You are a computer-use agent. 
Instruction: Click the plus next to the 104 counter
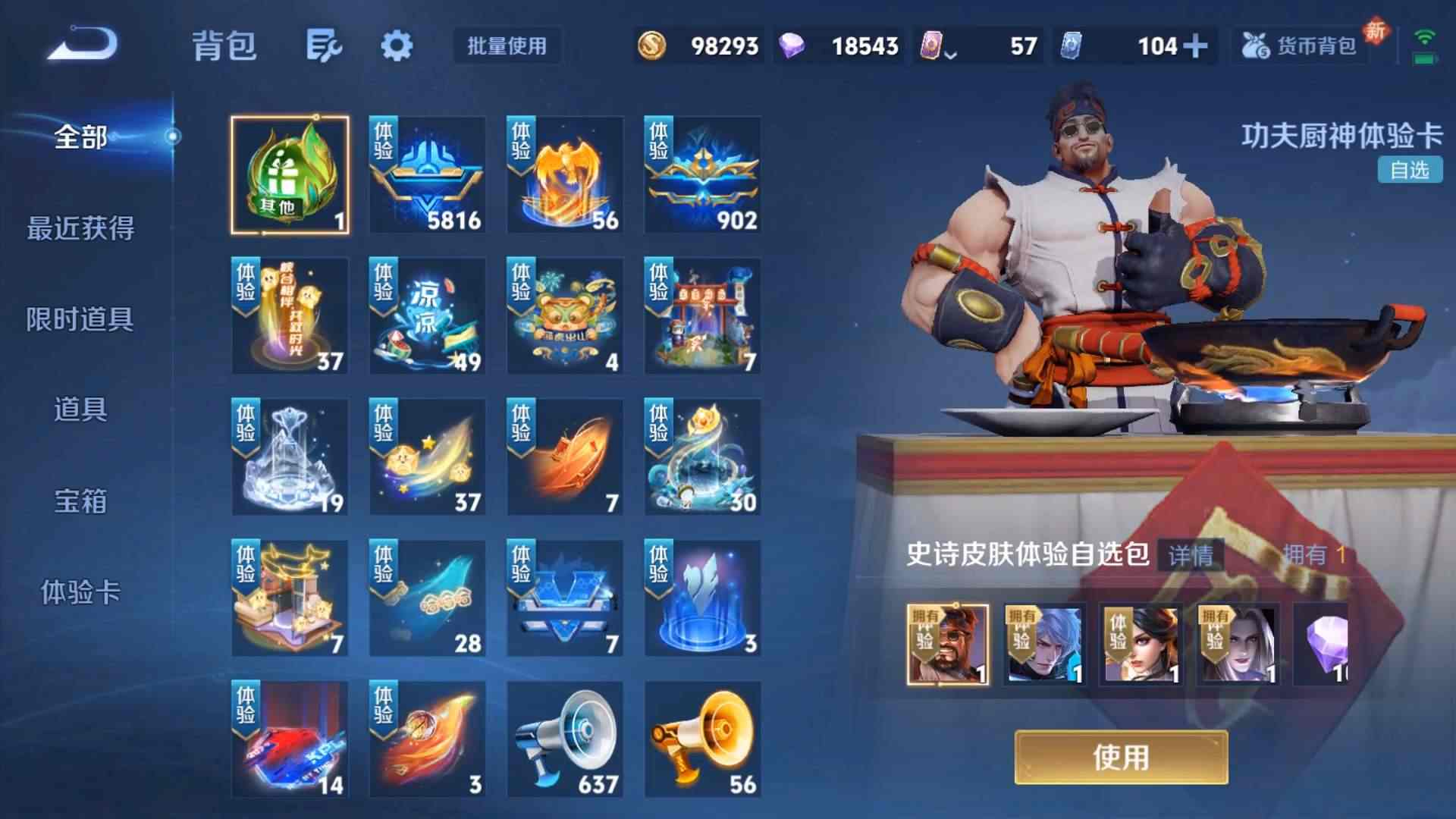[x=1195, y=45]
